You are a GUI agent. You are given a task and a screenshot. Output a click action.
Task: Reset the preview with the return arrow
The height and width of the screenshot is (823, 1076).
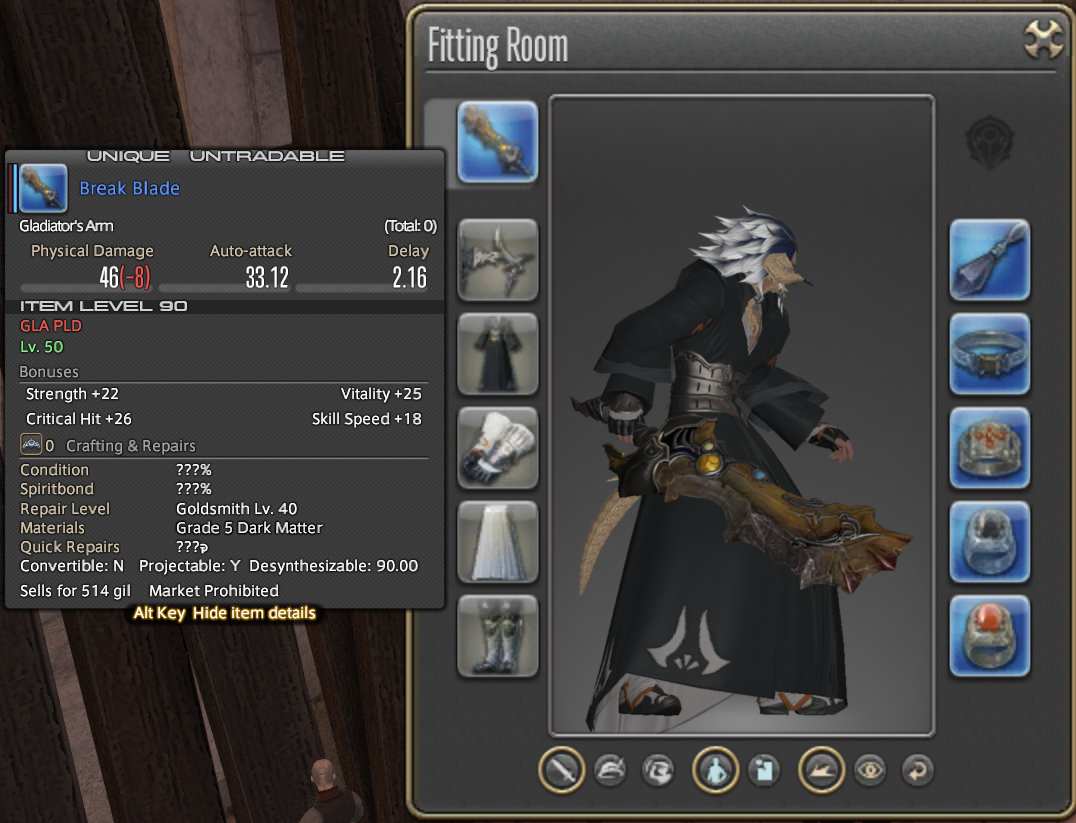(x=917, y=770)
